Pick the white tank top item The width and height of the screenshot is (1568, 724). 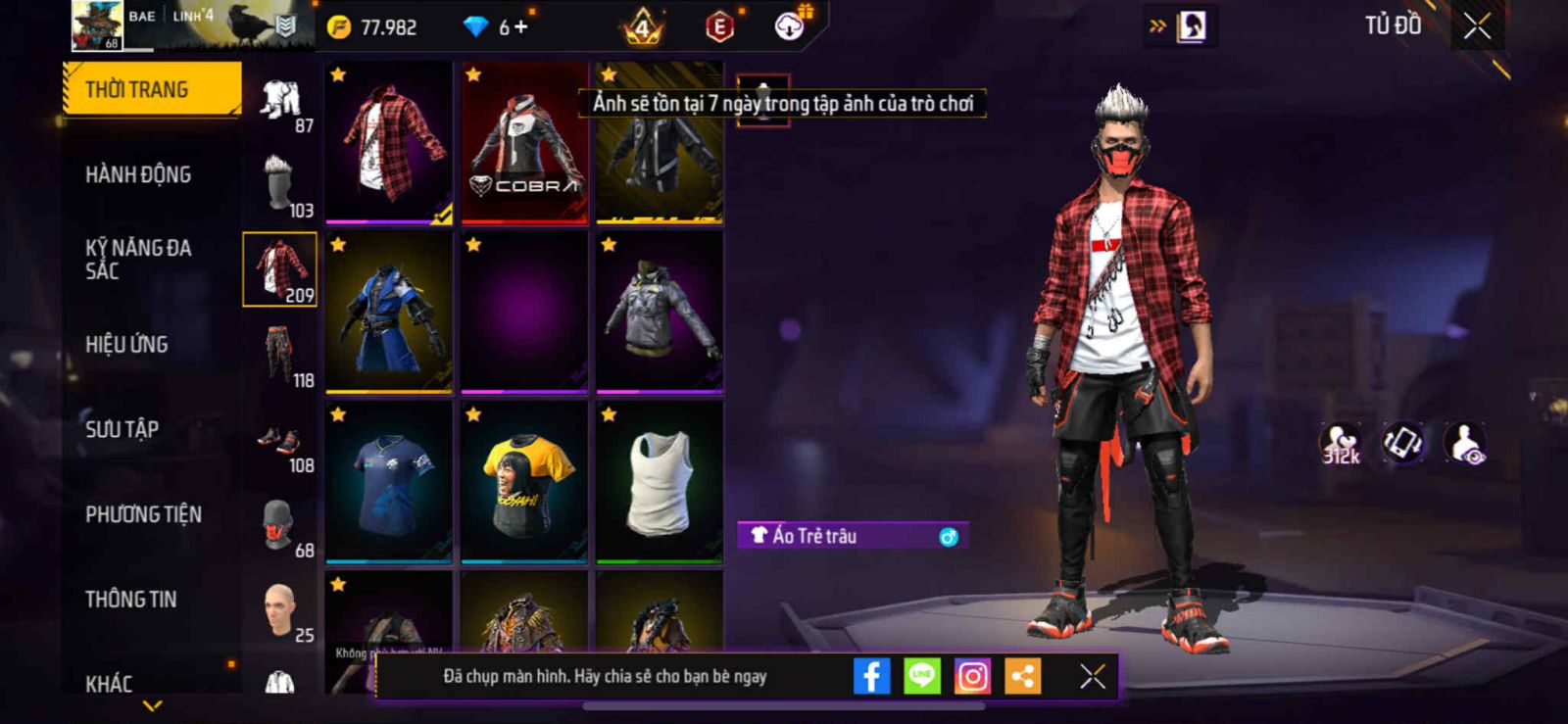click(660, 482)
